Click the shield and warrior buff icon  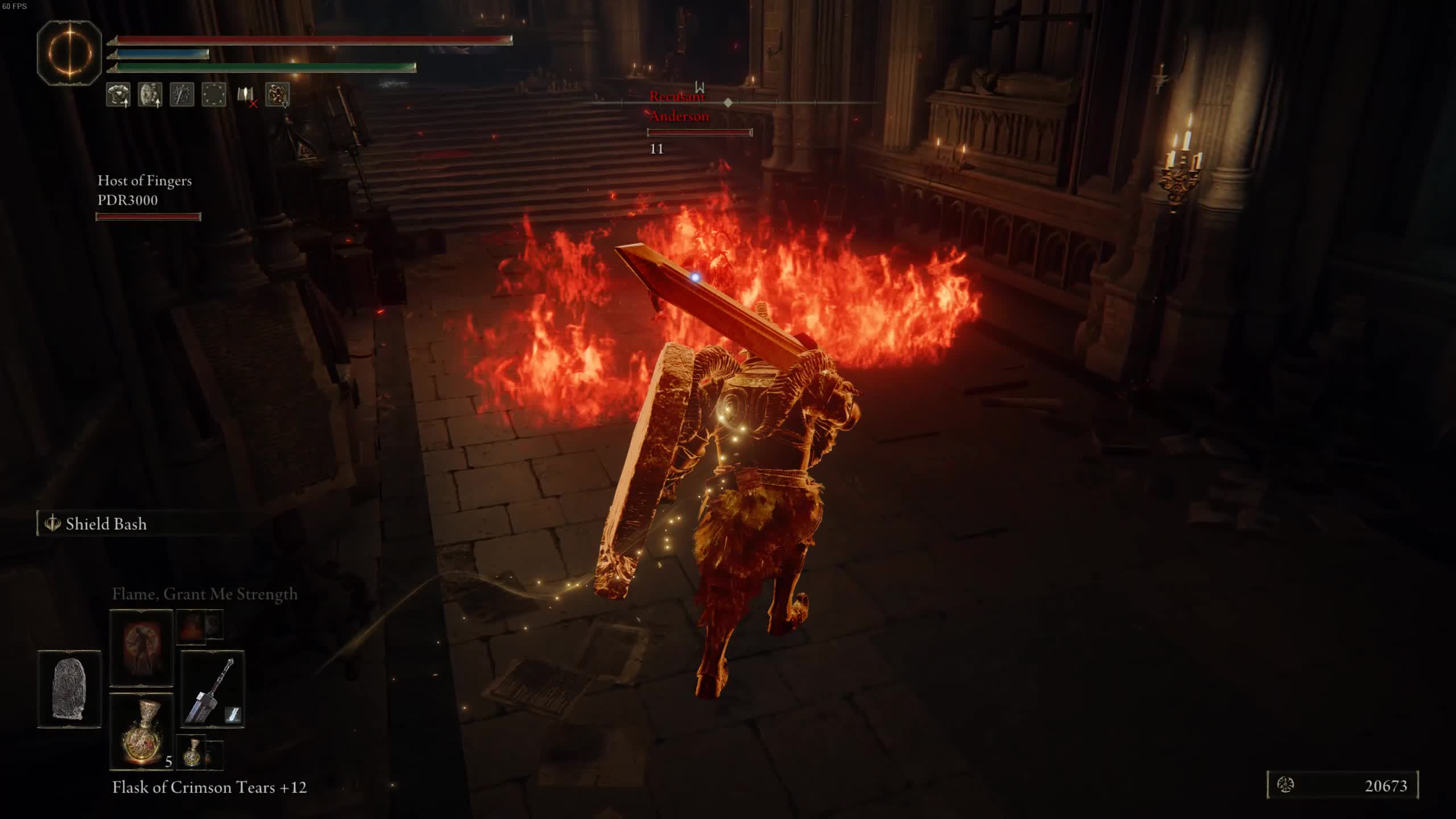(x=150, y=94)
